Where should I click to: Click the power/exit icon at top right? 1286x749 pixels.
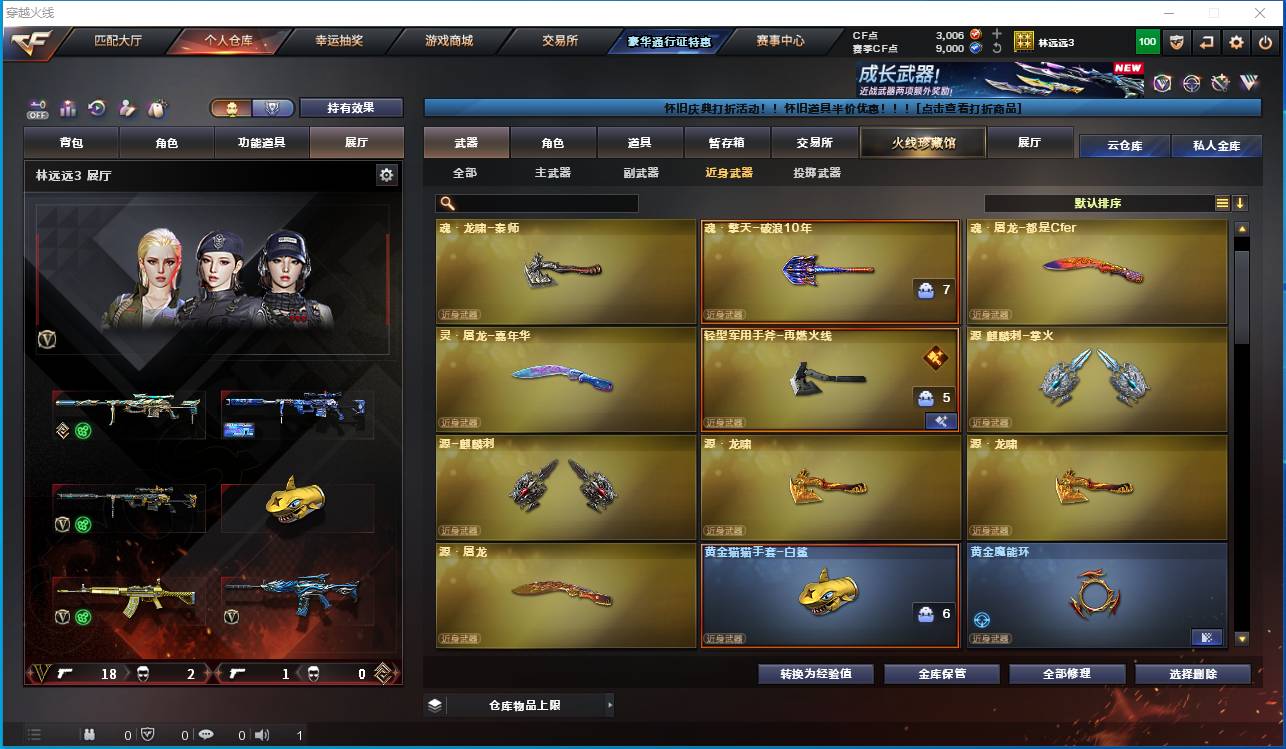point(1263,42)
